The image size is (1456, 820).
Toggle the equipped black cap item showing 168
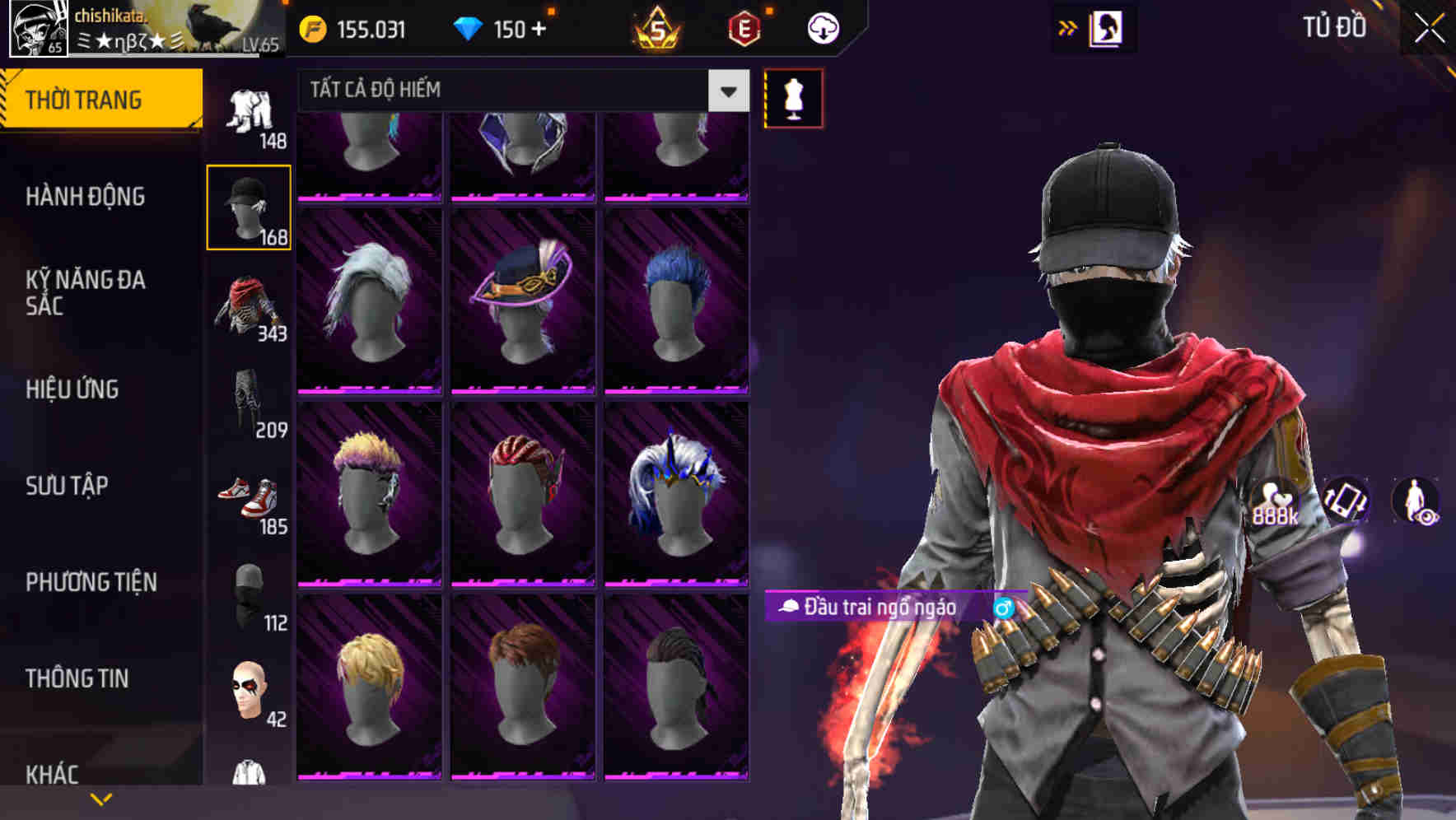[x=249, y=207]
